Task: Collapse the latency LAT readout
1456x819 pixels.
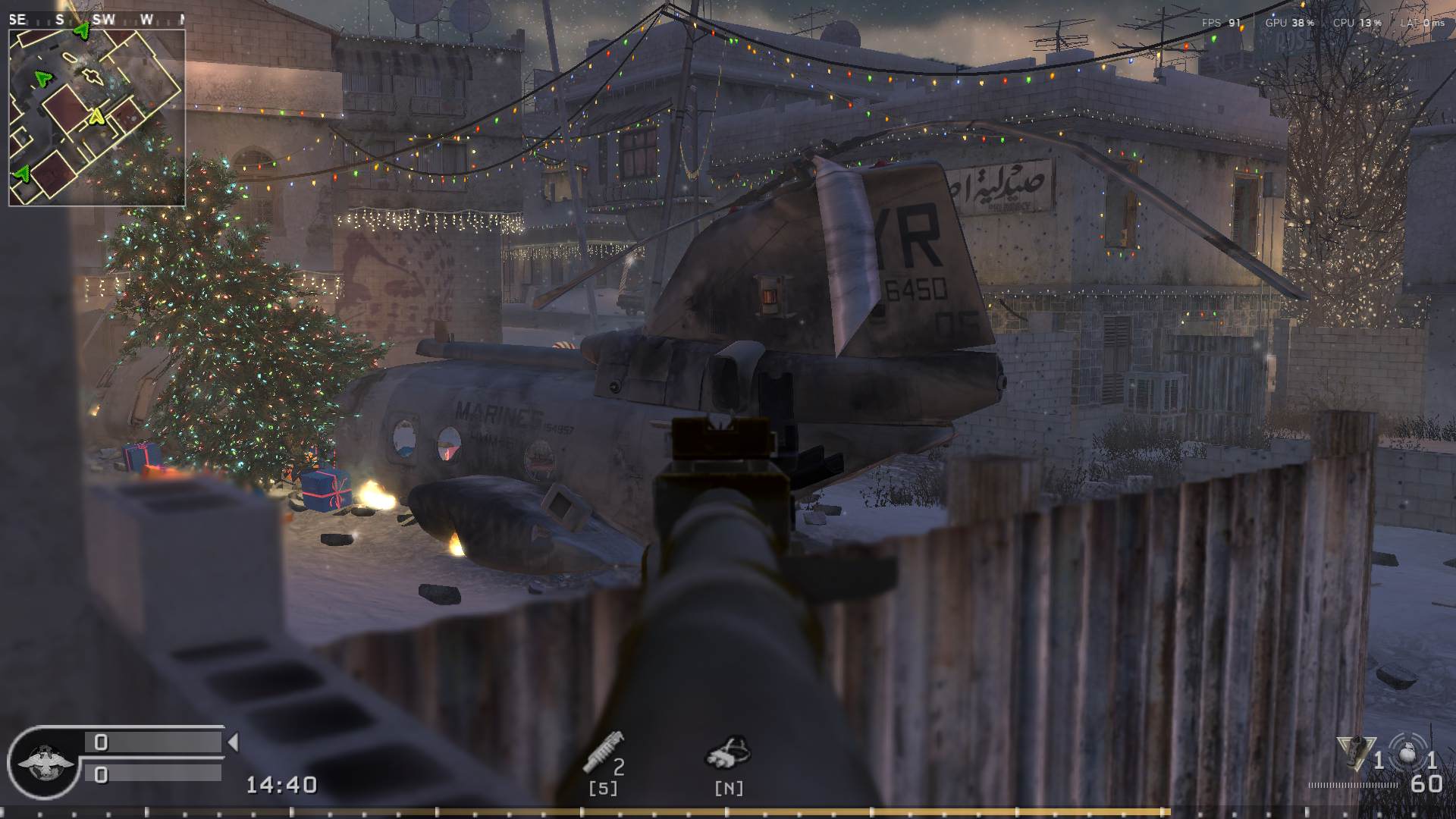Action: [1422, 23]
